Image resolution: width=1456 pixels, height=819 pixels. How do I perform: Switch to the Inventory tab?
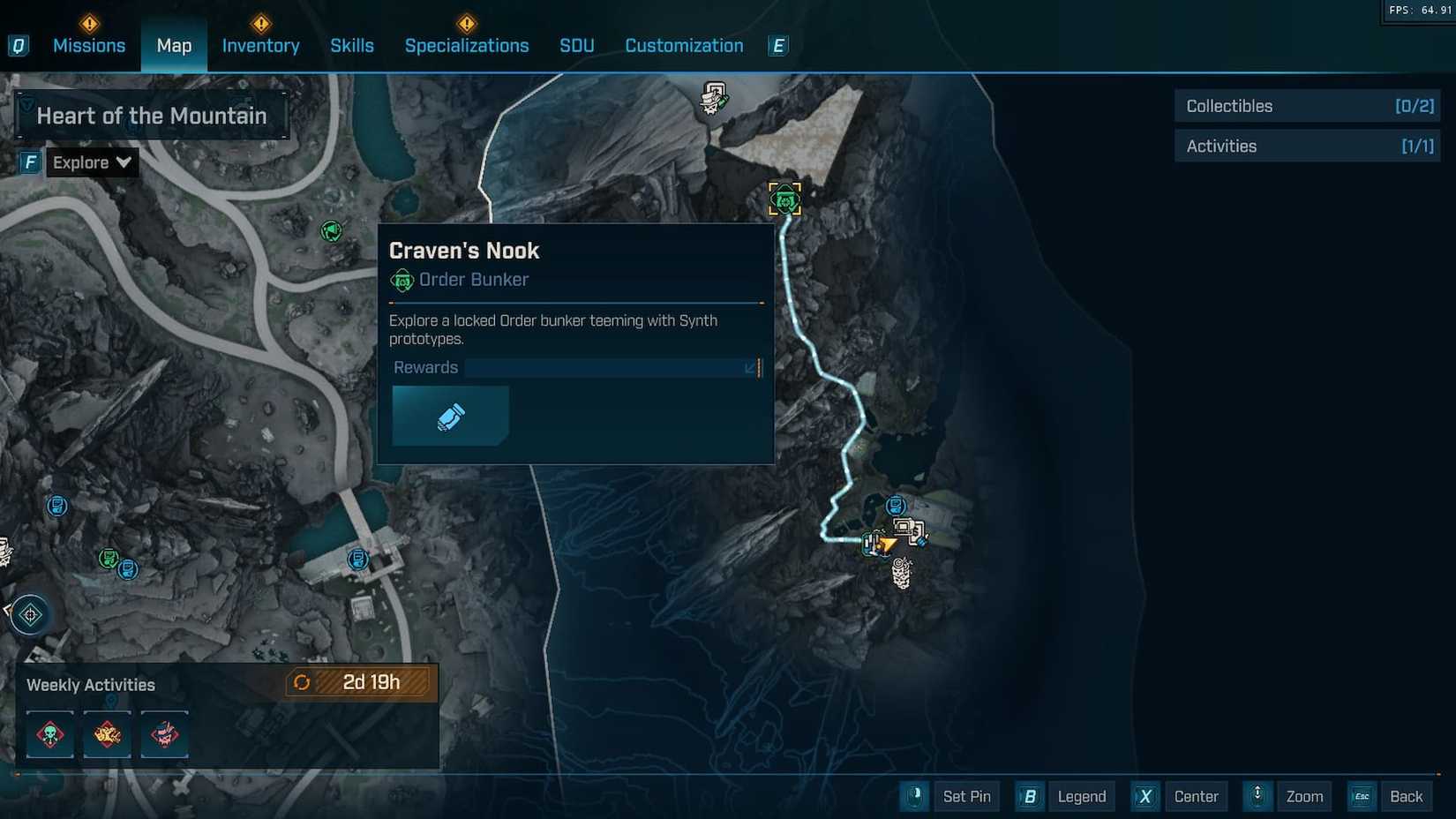[259, 45]
